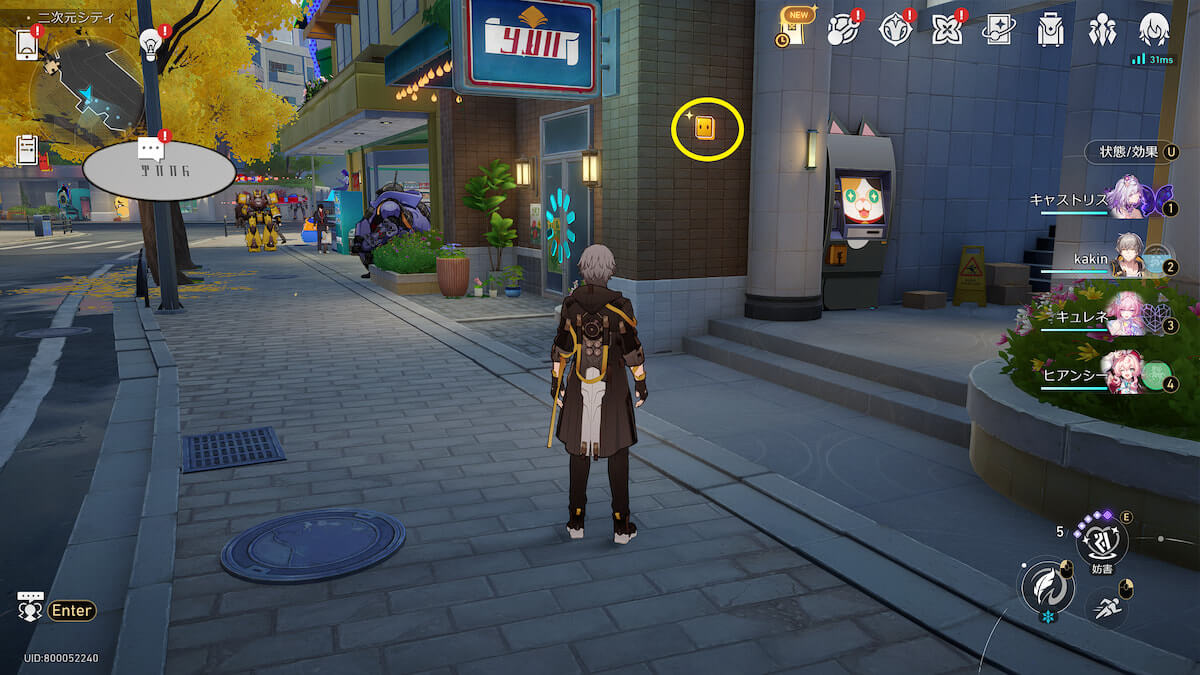This screenshot has height=675, width=1200.
Task: Click the lightbulb tutorial hint icon
Action: 151,42
